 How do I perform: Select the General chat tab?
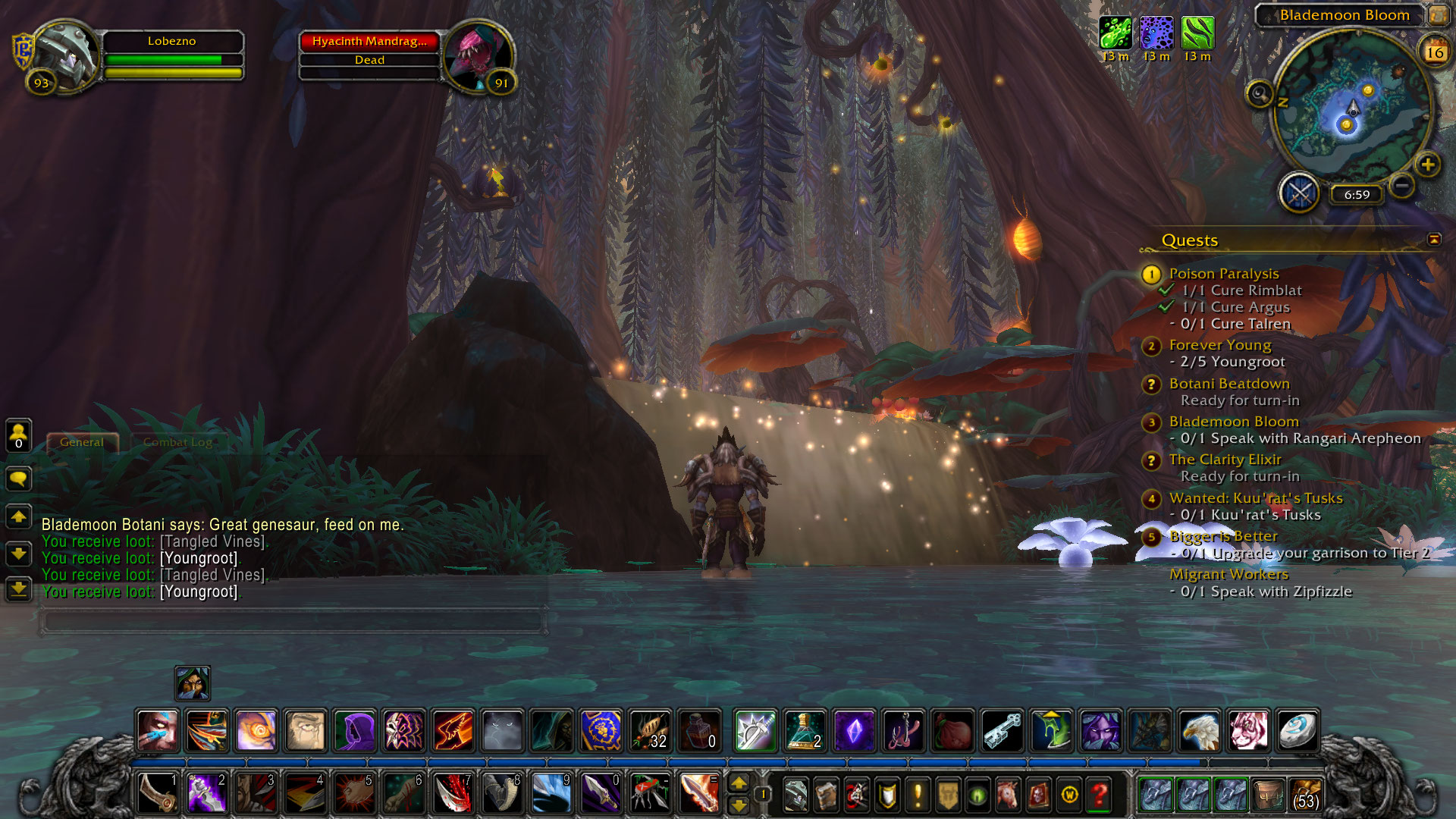click(82, 442)
